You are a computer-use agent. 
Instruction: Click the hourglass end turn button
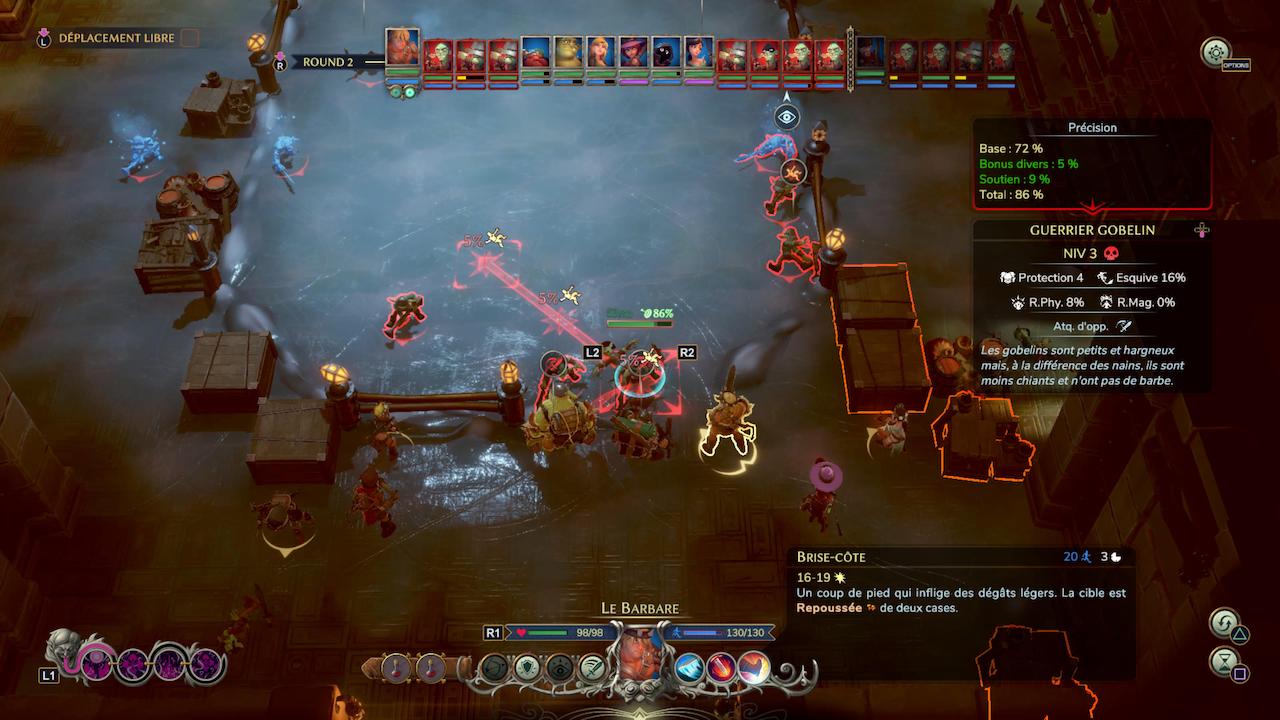[1223, 661]
